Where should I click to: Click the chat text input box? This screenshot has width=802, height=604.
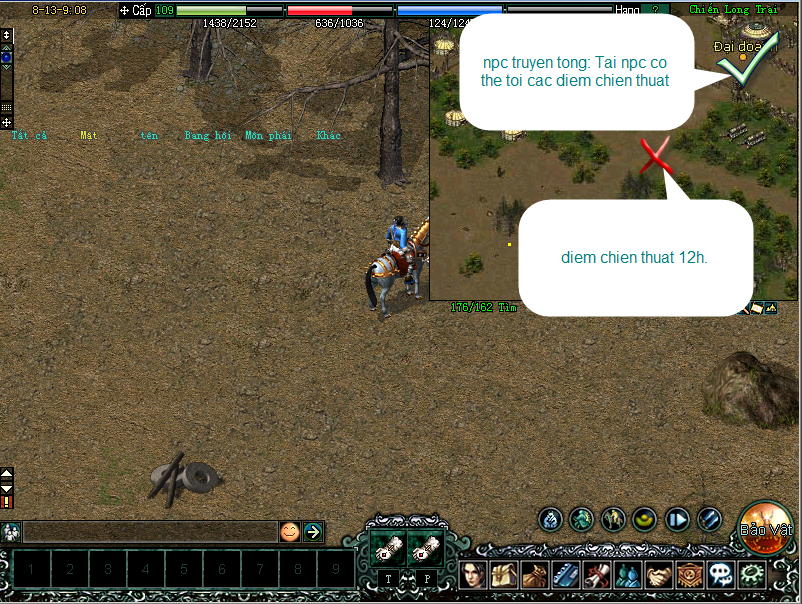(150, 532)
